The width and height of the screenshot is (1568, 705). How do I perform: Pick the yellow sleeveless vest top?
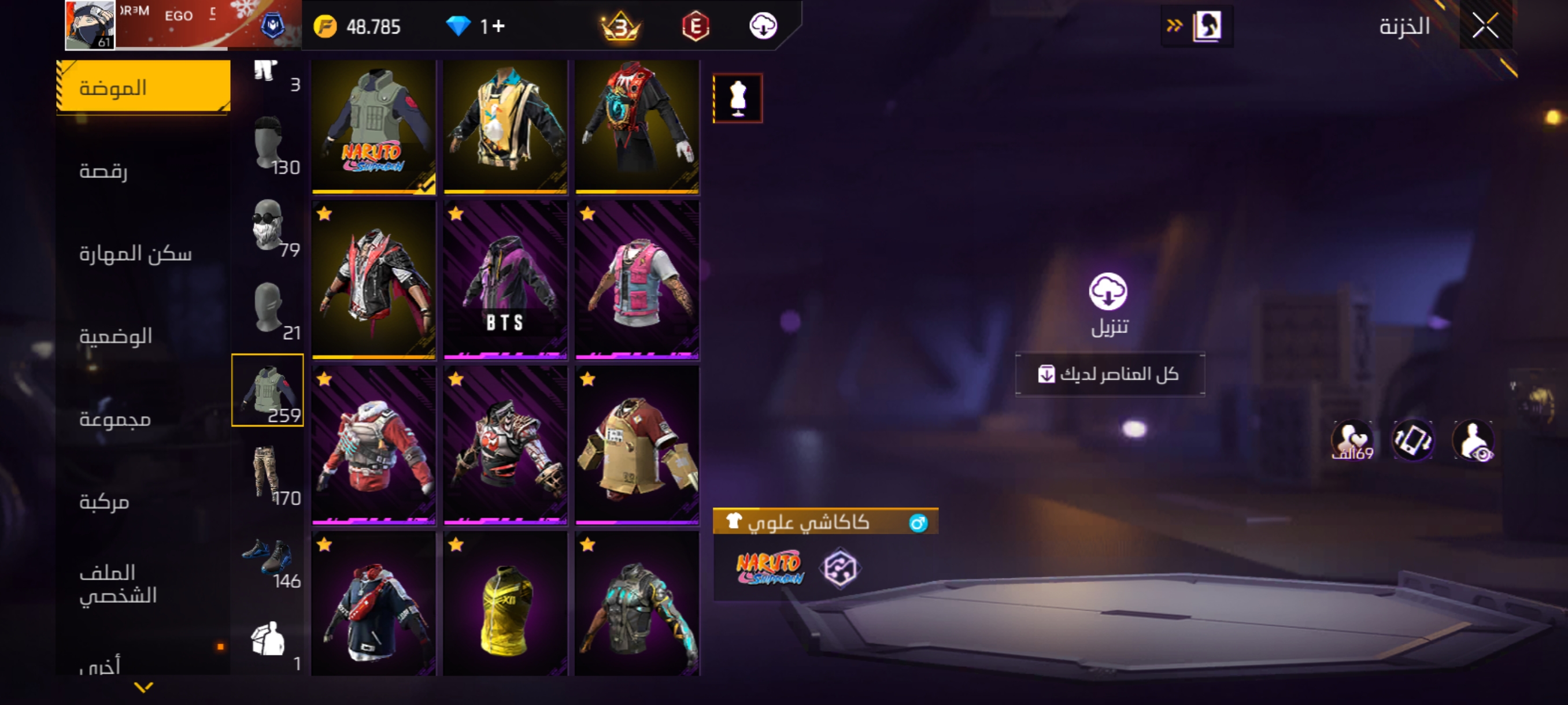pos(505,604)
